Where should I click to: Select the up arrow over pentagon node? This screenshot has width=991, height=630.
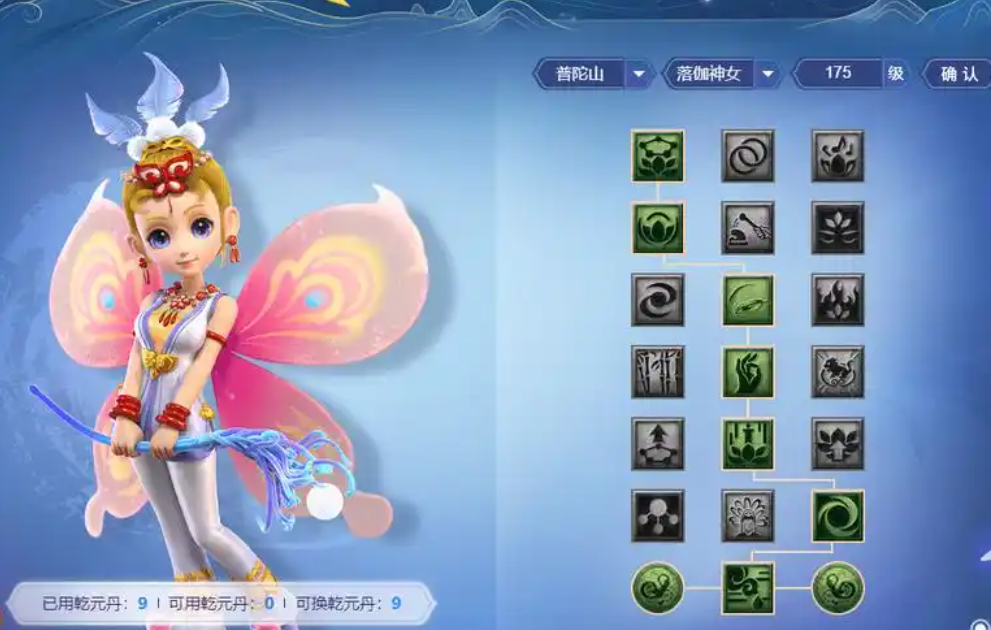click(657, 444)
